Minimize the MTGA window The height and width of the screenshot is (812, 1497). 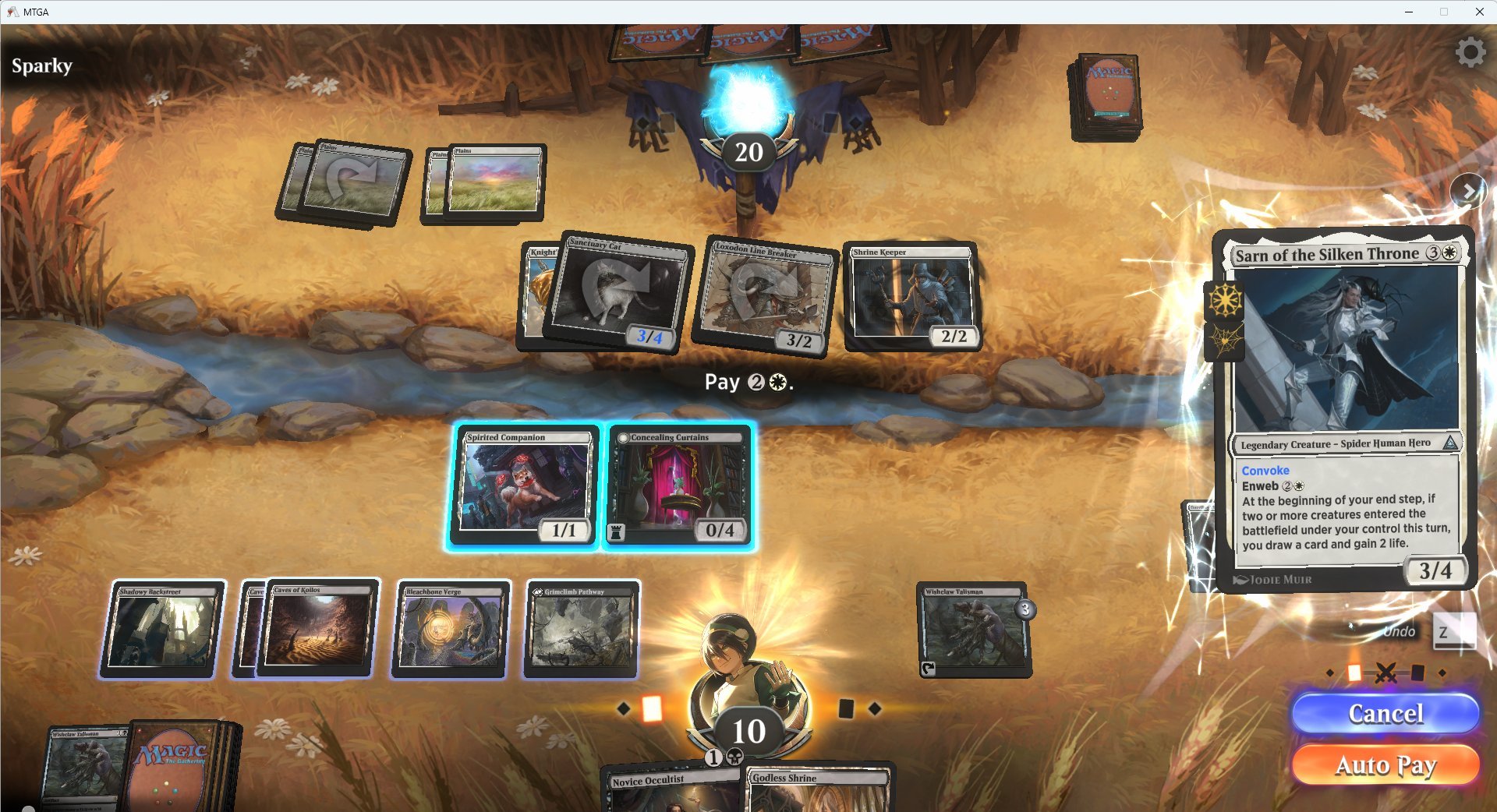[x=1409, y=12]
